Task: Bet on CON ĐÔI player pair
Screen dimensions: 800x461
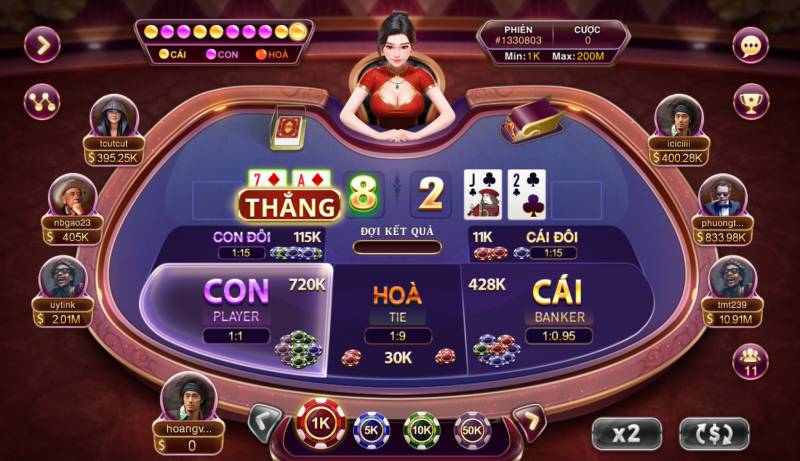Action: [x=267, y=244]
